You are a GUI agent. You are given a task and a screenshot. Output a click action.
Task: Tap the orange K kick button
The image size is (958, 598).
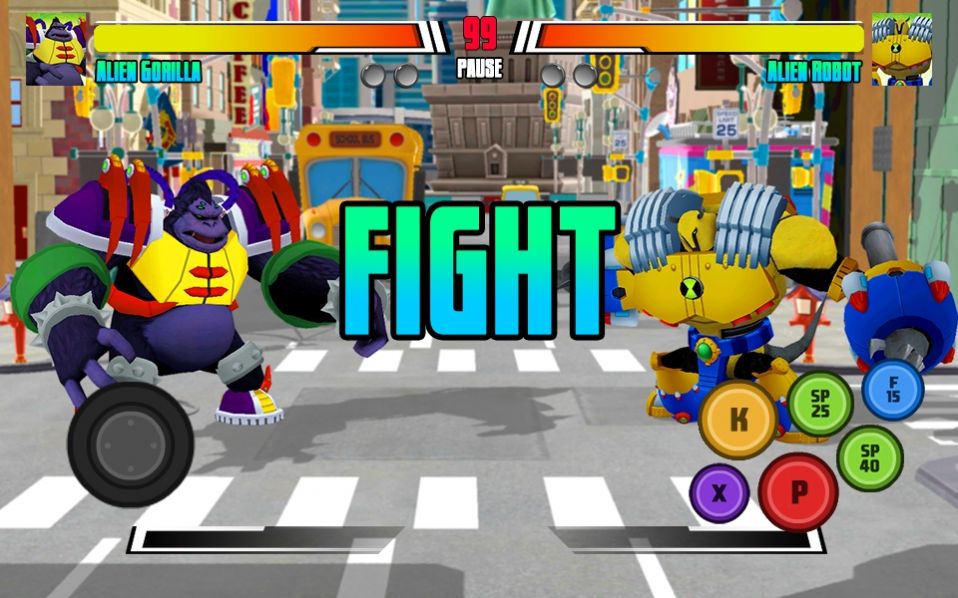coord(738,419)
